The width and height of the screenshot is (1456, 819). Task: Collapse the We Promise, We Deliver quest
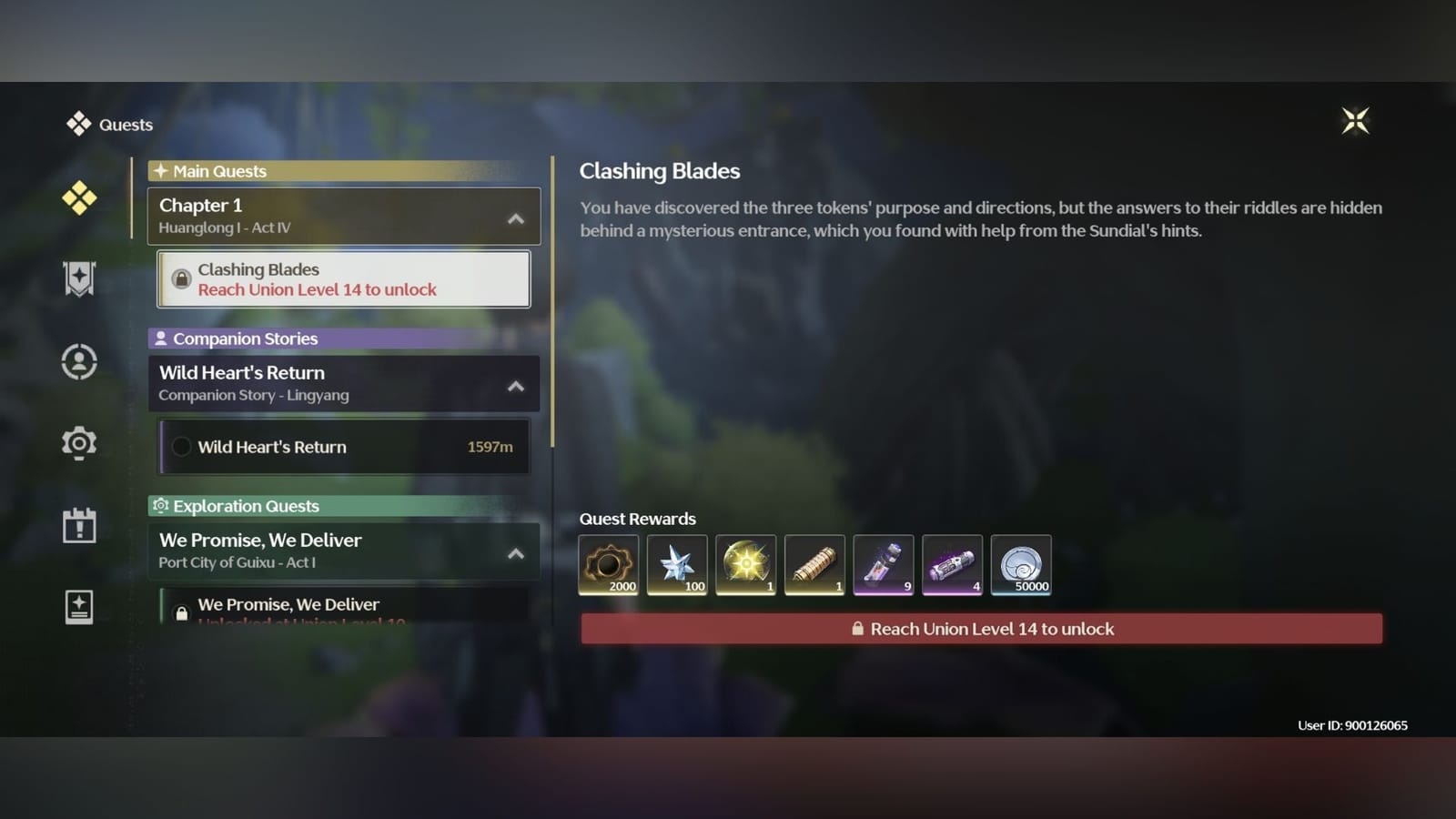(516, 551)
